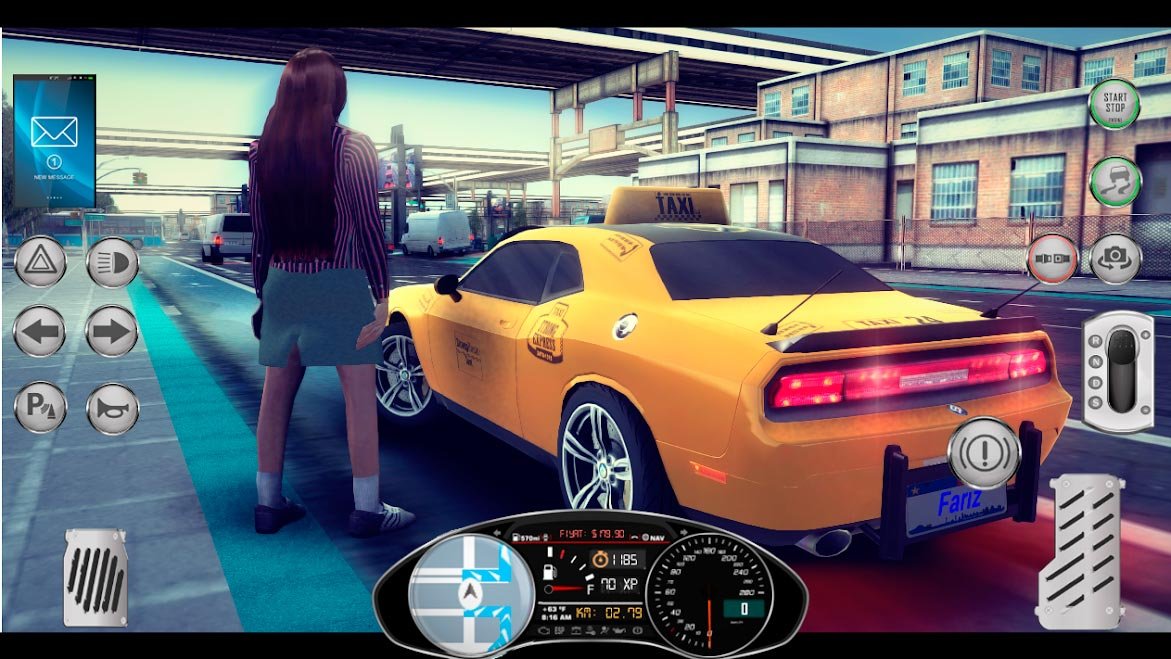Activate the left turn signal arrow
Image resolution: width=1171 pixels, height=659 pixels.
(x=40, y=332)
